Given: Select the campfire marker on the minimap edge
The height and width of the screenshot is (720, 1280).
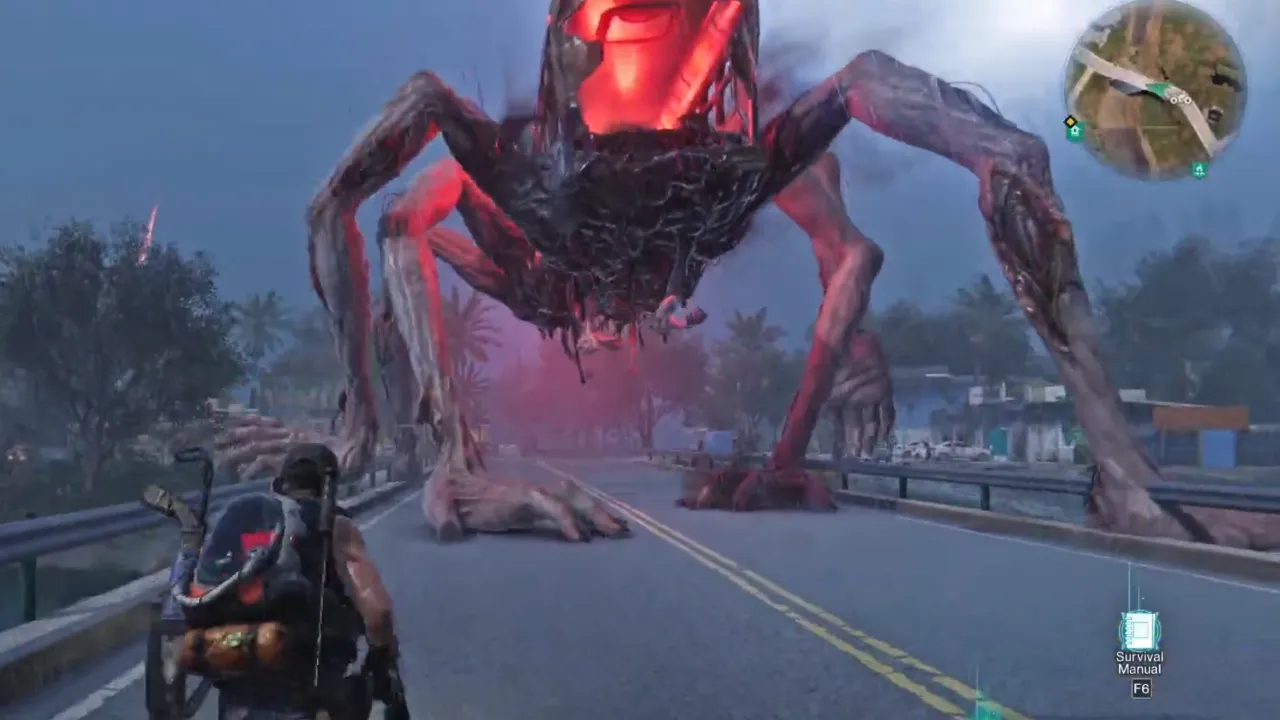Looking at the screenshot, I should pyautogui.click(x=1199, y=169).
